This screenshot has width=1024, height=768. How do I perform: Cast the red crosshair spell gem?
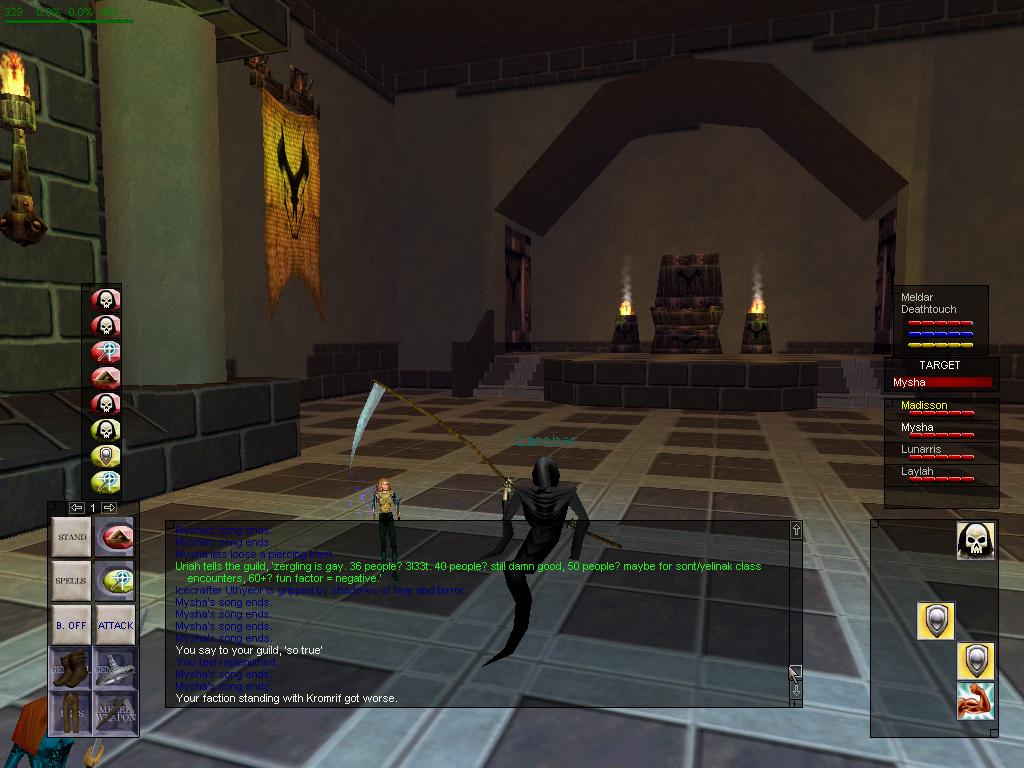click(106, 351)
